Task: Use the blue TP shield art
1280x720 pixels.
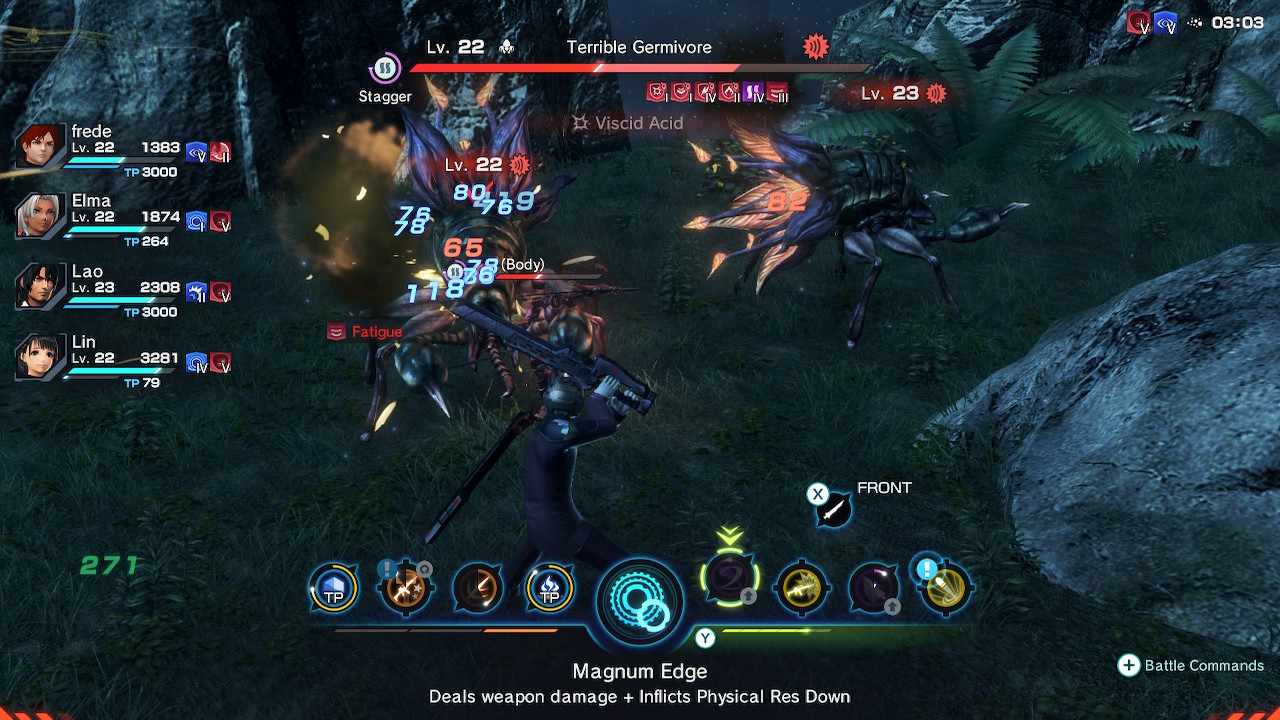Action: point(333,588)
